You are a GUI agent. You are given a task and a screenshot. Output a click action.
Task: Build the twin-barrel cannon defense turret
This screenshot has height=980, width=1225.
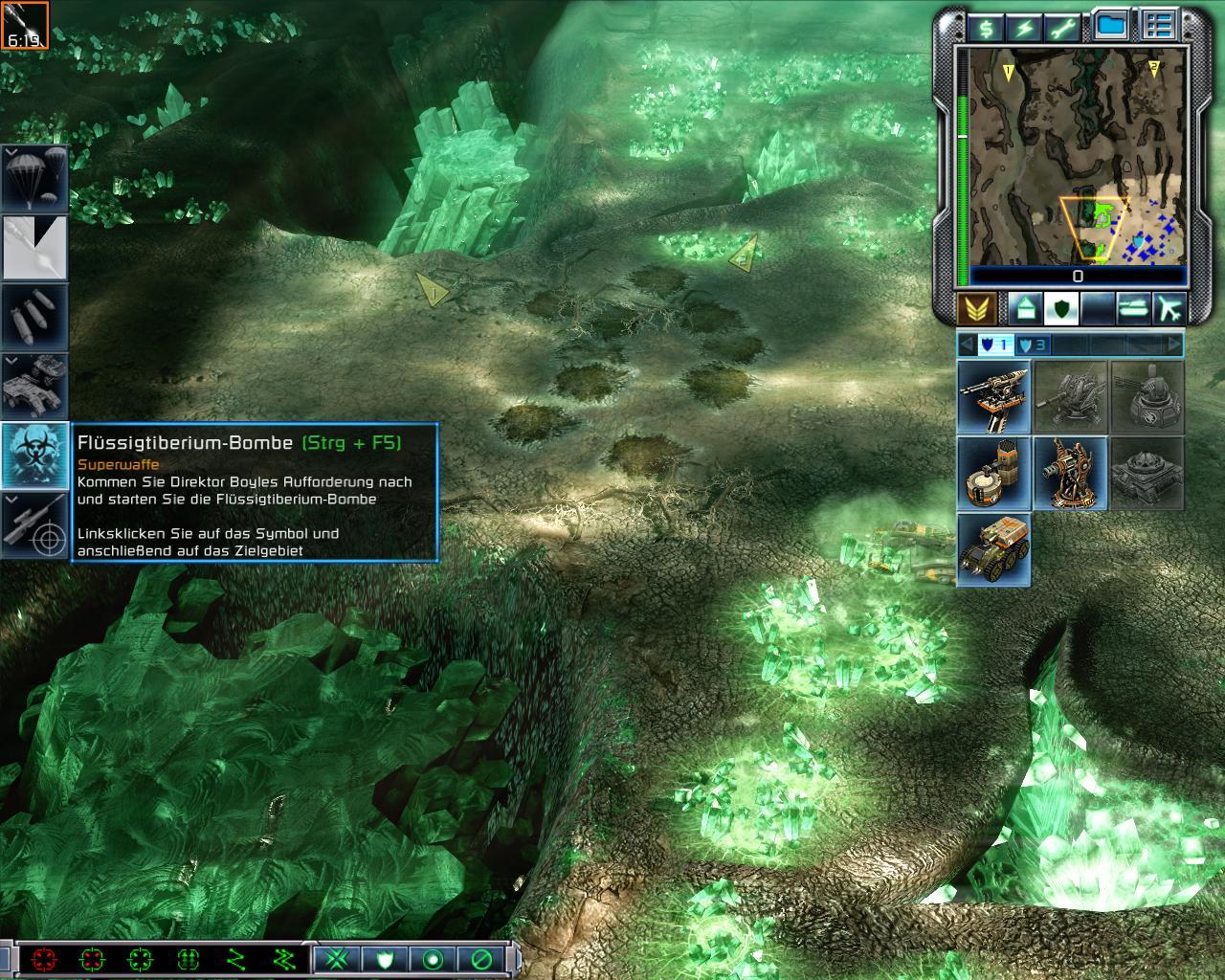pos(993,396)
